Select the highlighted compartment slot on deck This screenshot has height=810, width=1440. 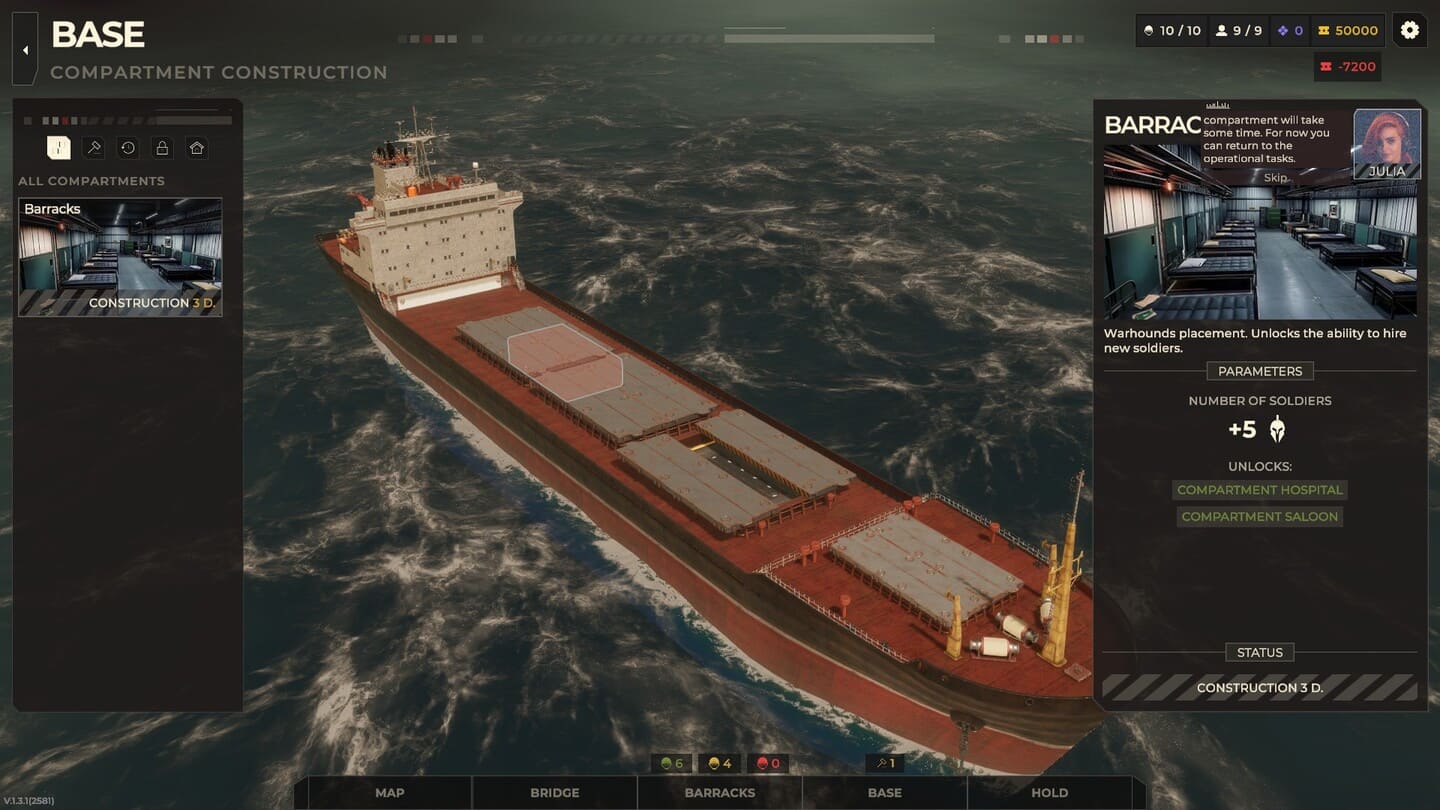pos(564,363)
